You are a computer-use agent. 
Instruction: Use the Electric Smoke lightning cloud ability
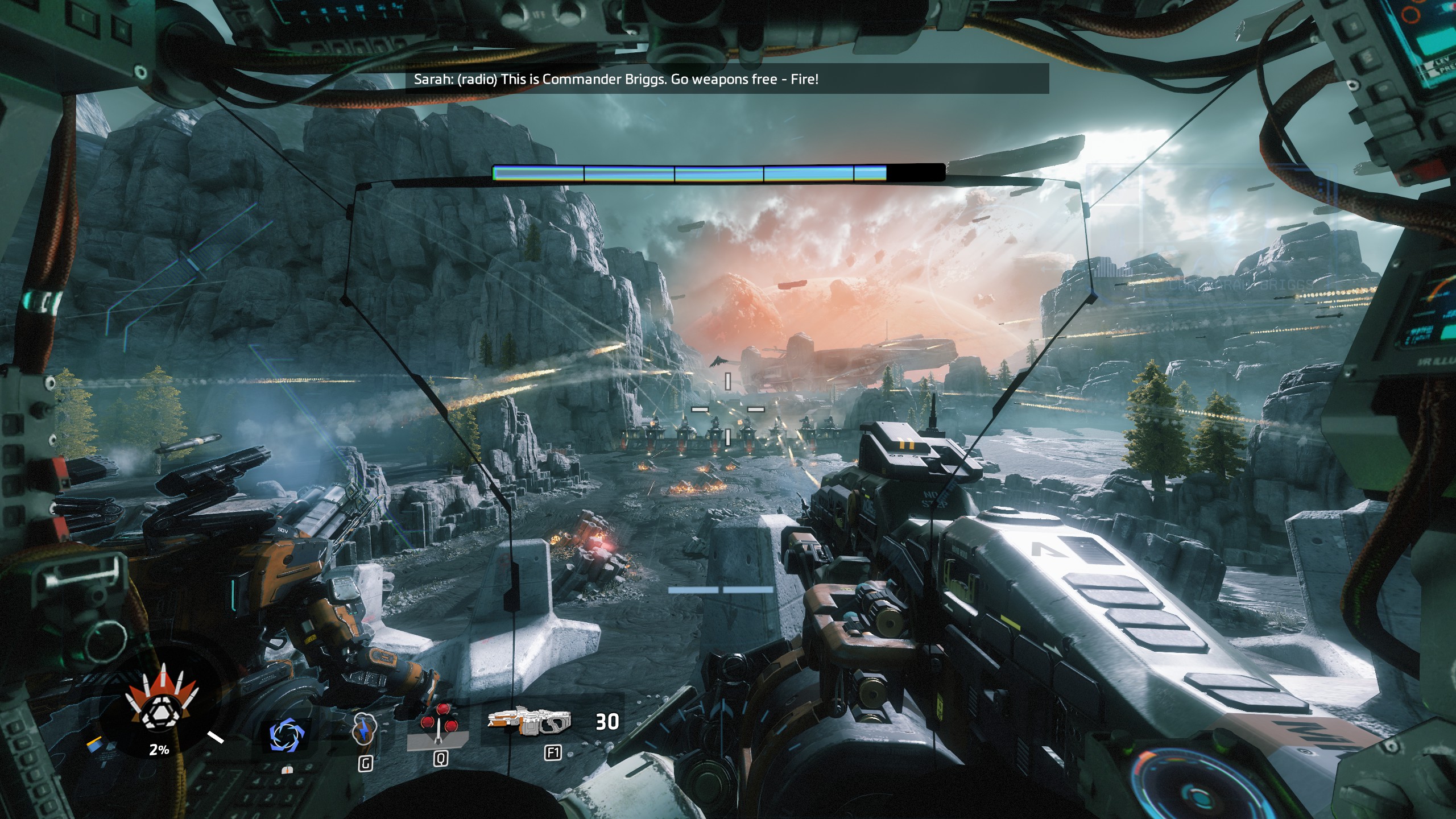365,730
